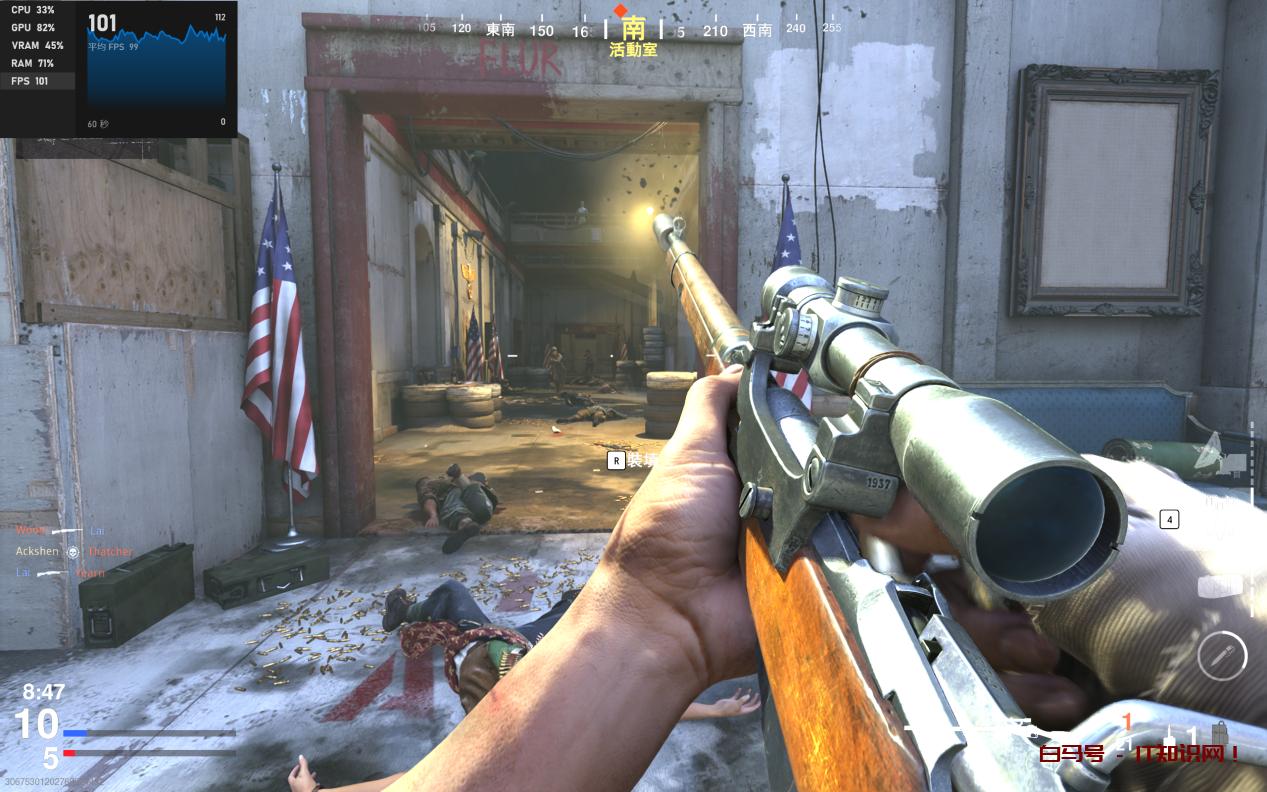Click the compass heading marker at top

click(x=621, y=11)
